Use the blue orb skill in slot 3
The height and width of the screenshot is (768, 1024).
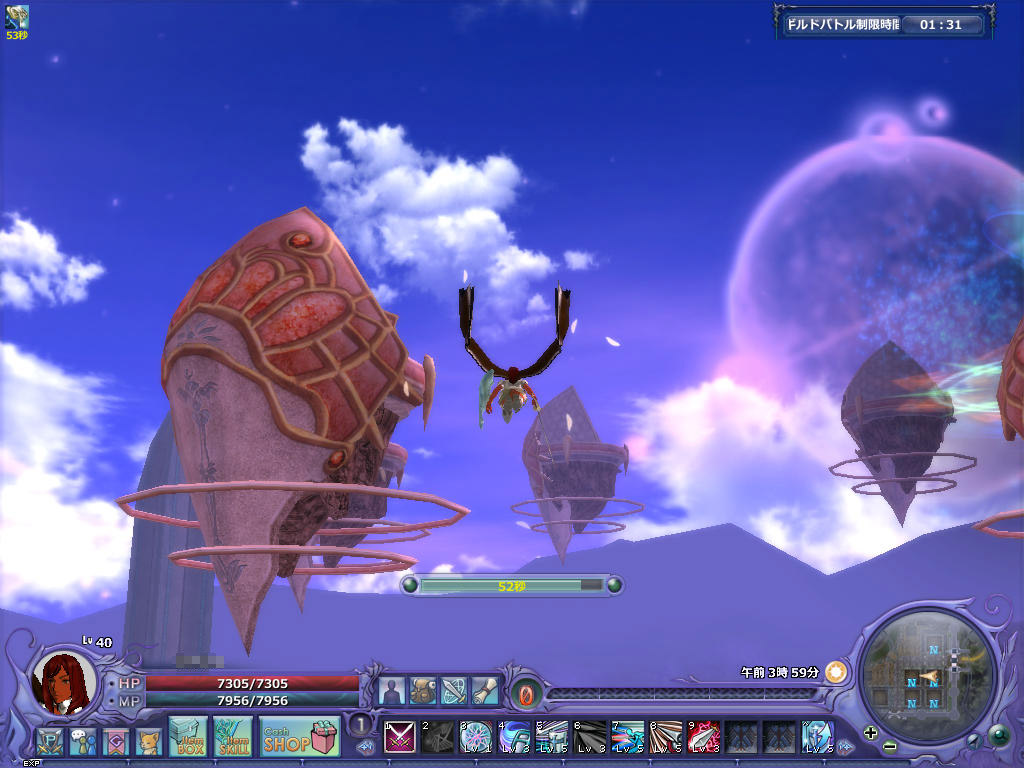coord(476,737)
